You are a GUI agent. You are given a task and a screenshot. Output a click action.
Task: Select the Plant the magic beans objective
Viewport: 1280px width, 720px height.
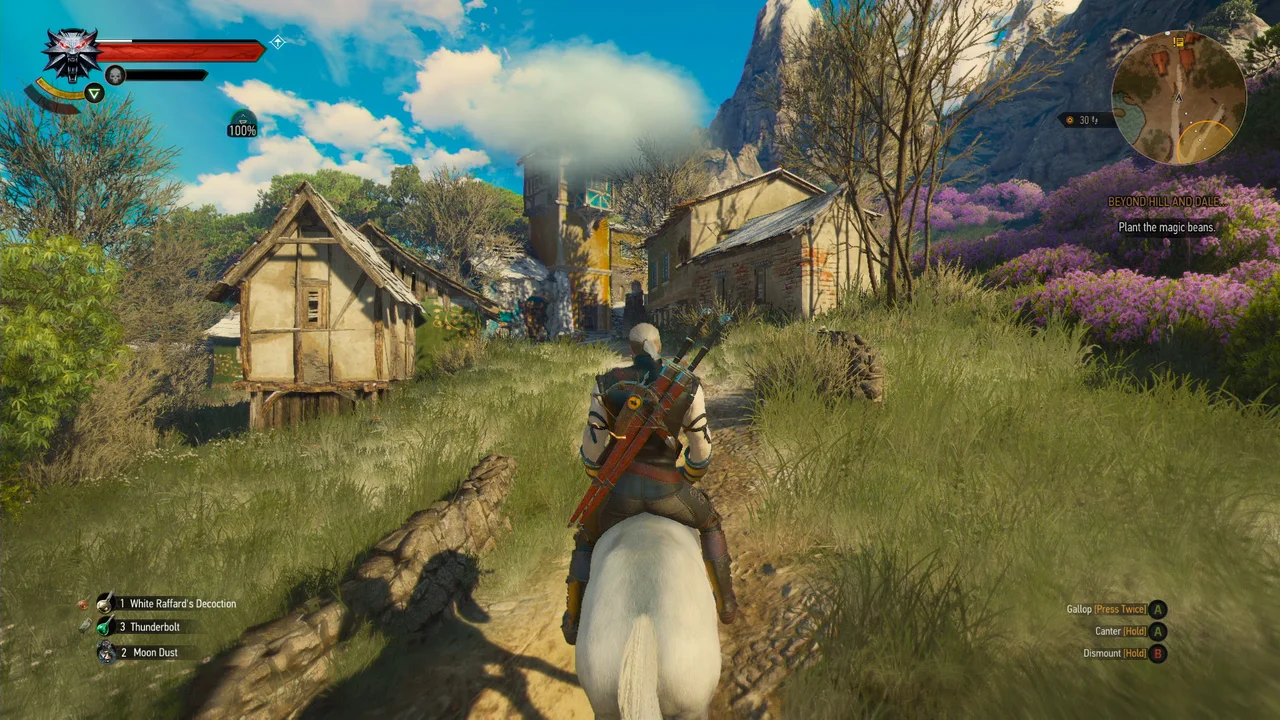tap(1165, 227)
